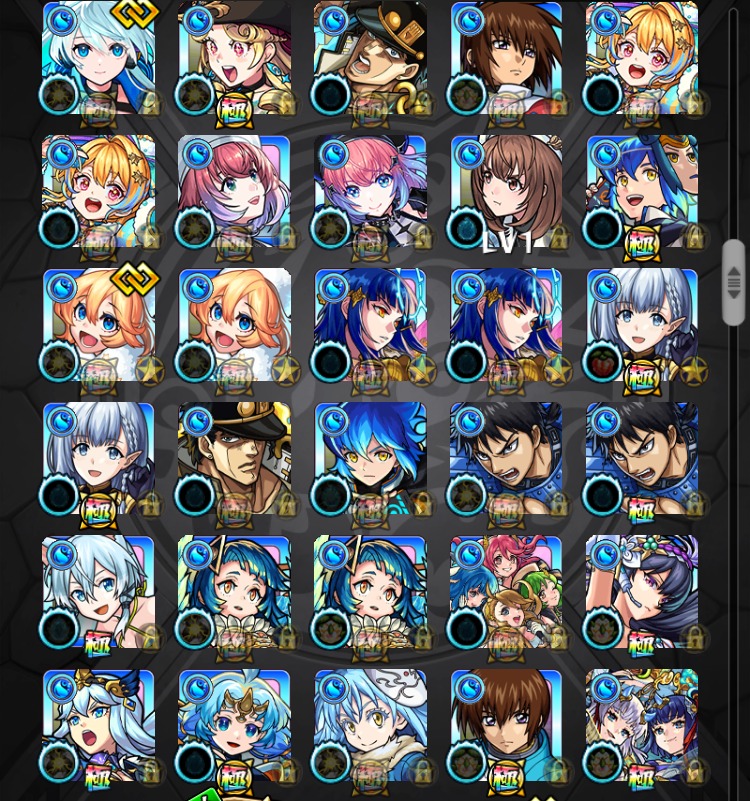Image resolution: width=750 pixels, height=801 pixels.
Task: Choose the glowing blue-haired character with yellow eyes
Action: 370,459
